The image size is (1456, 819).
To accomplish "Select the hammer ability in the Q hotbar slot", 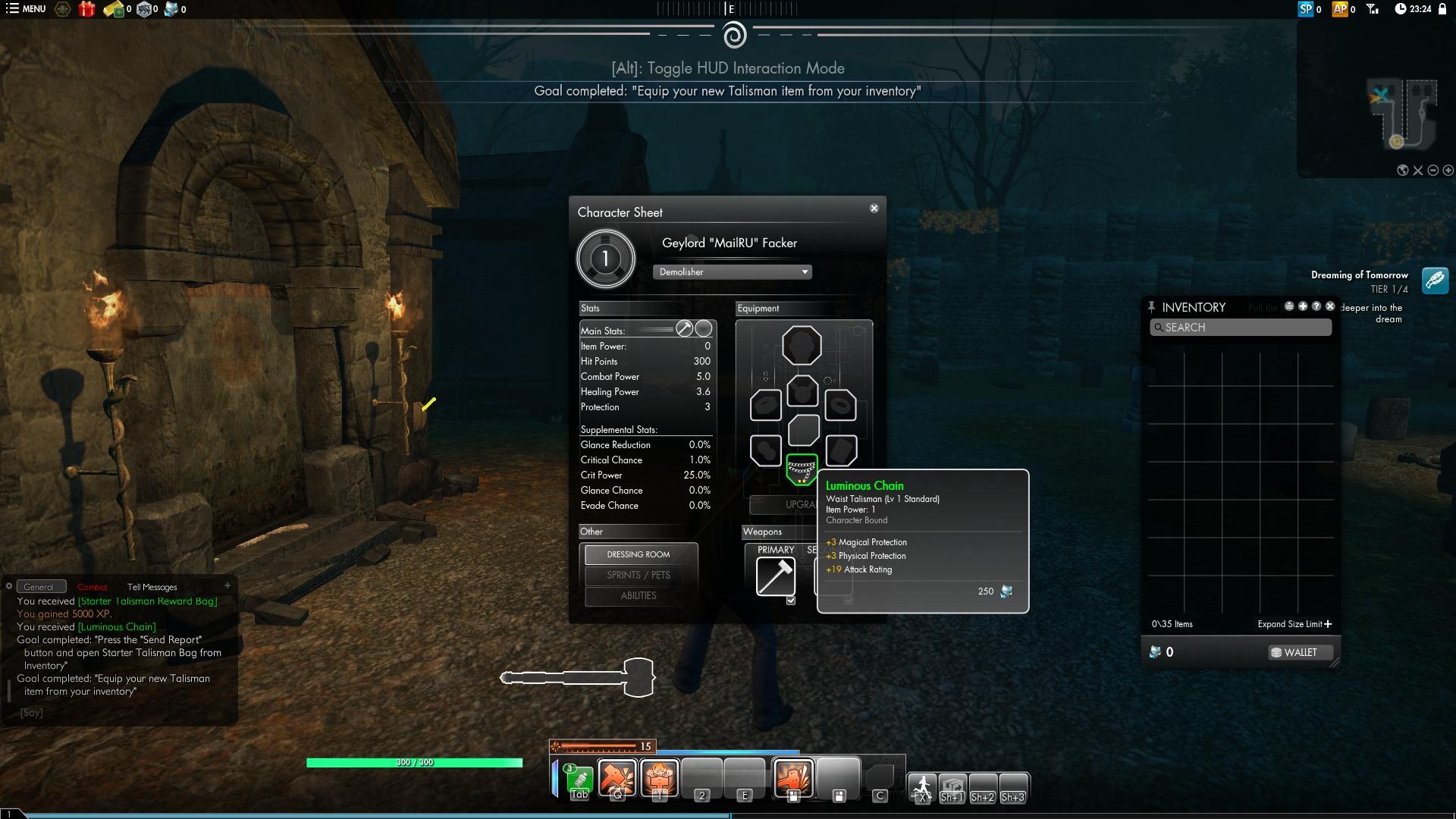I will [618, 777].
